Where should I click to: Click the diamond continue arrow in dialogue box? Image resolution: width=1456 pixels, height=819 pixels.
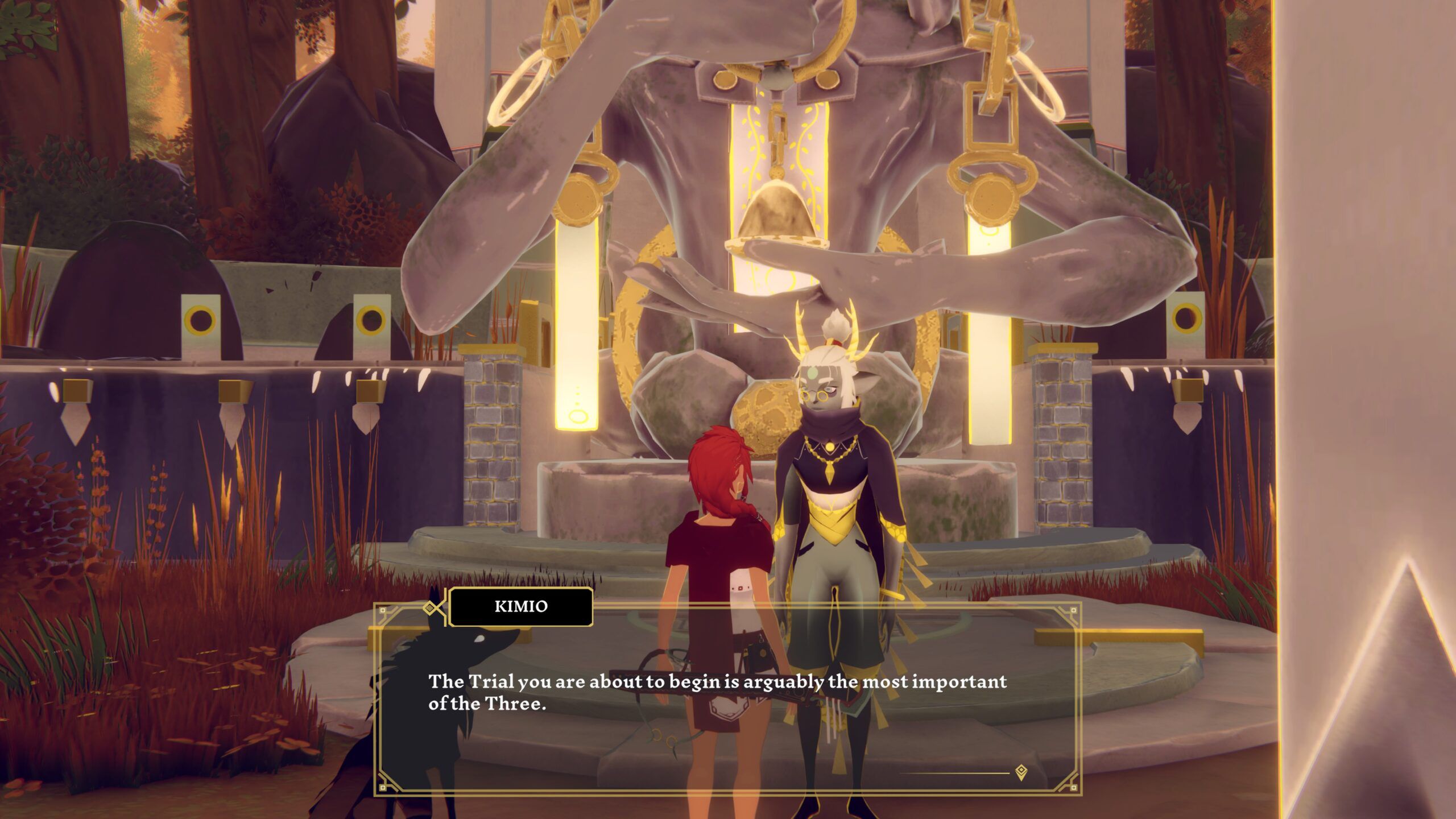(1021, 772)
